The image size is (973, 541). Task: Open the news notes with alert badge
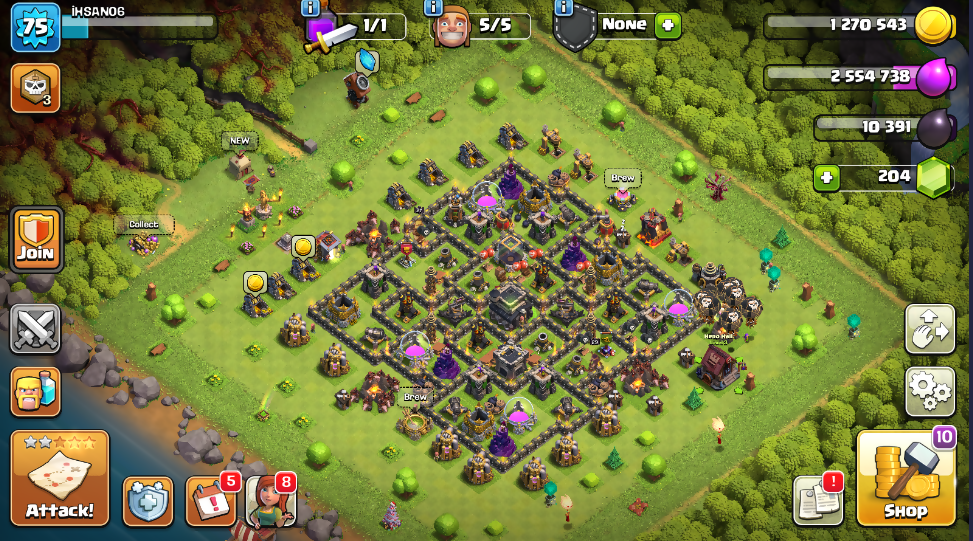tap(817, 500)
